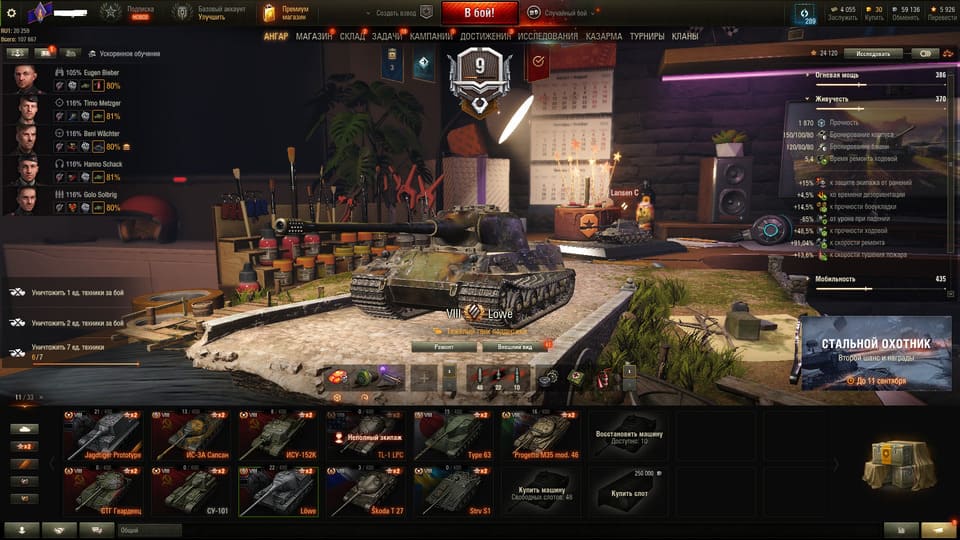This screenshot has height=540, width=960.
Task: Start a battle with the В бой! button
Action: pos(478,13)
